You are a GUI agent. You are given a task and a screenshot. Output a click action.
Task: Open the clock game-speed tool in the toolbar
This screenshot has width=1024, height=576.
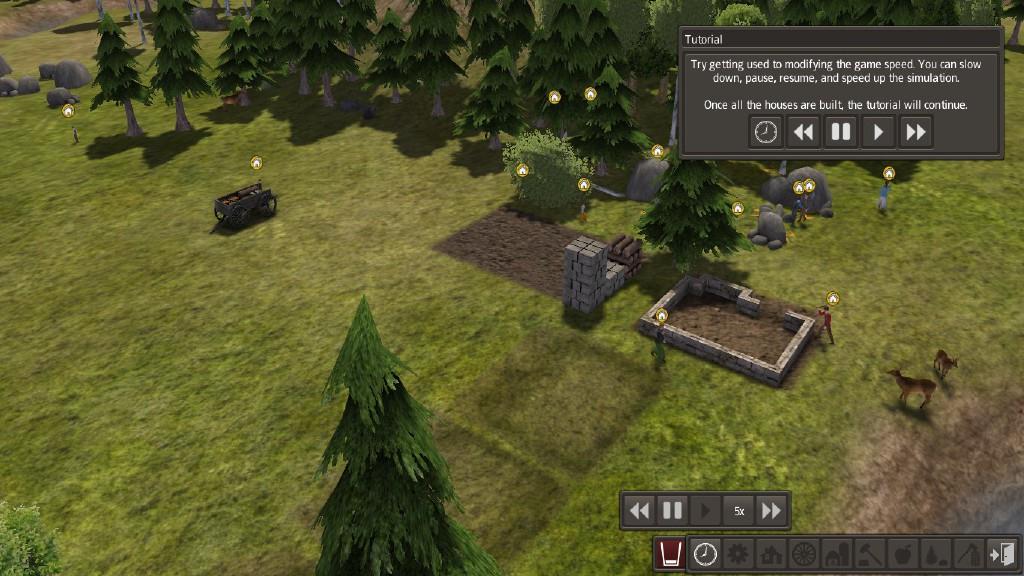click(x=705, y=553)
